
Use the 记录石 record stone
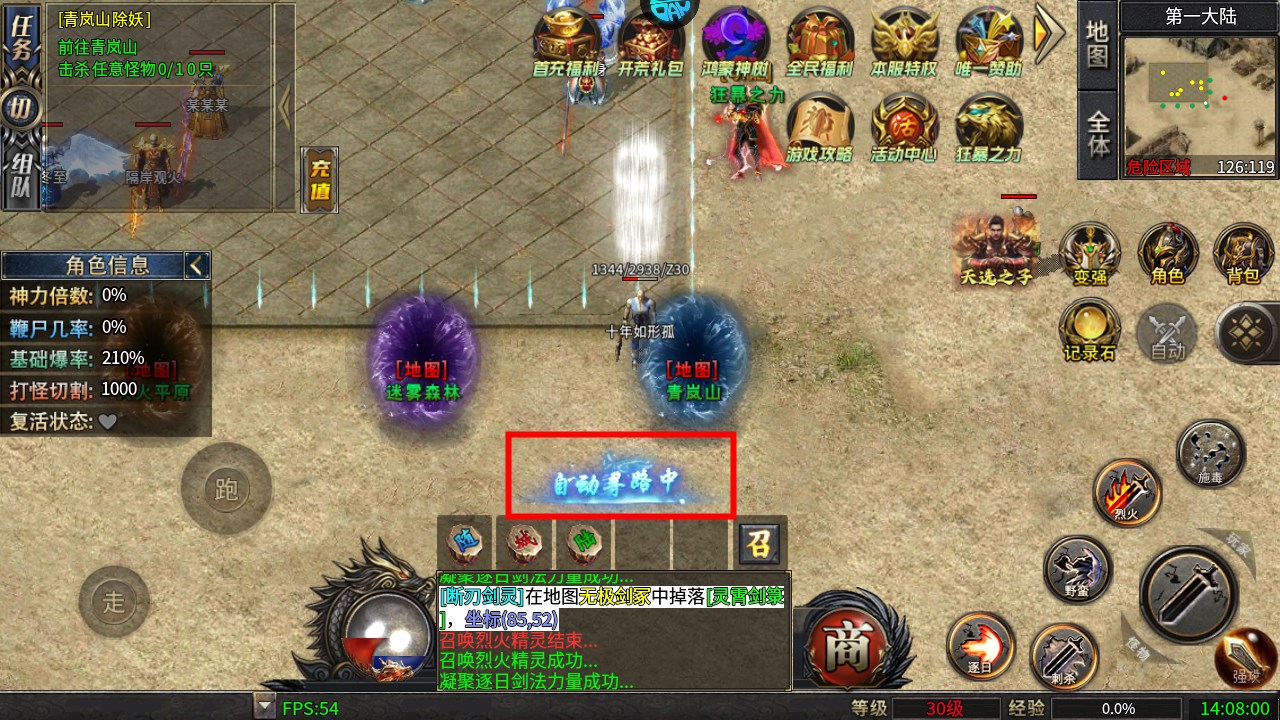coord(1089,330)
